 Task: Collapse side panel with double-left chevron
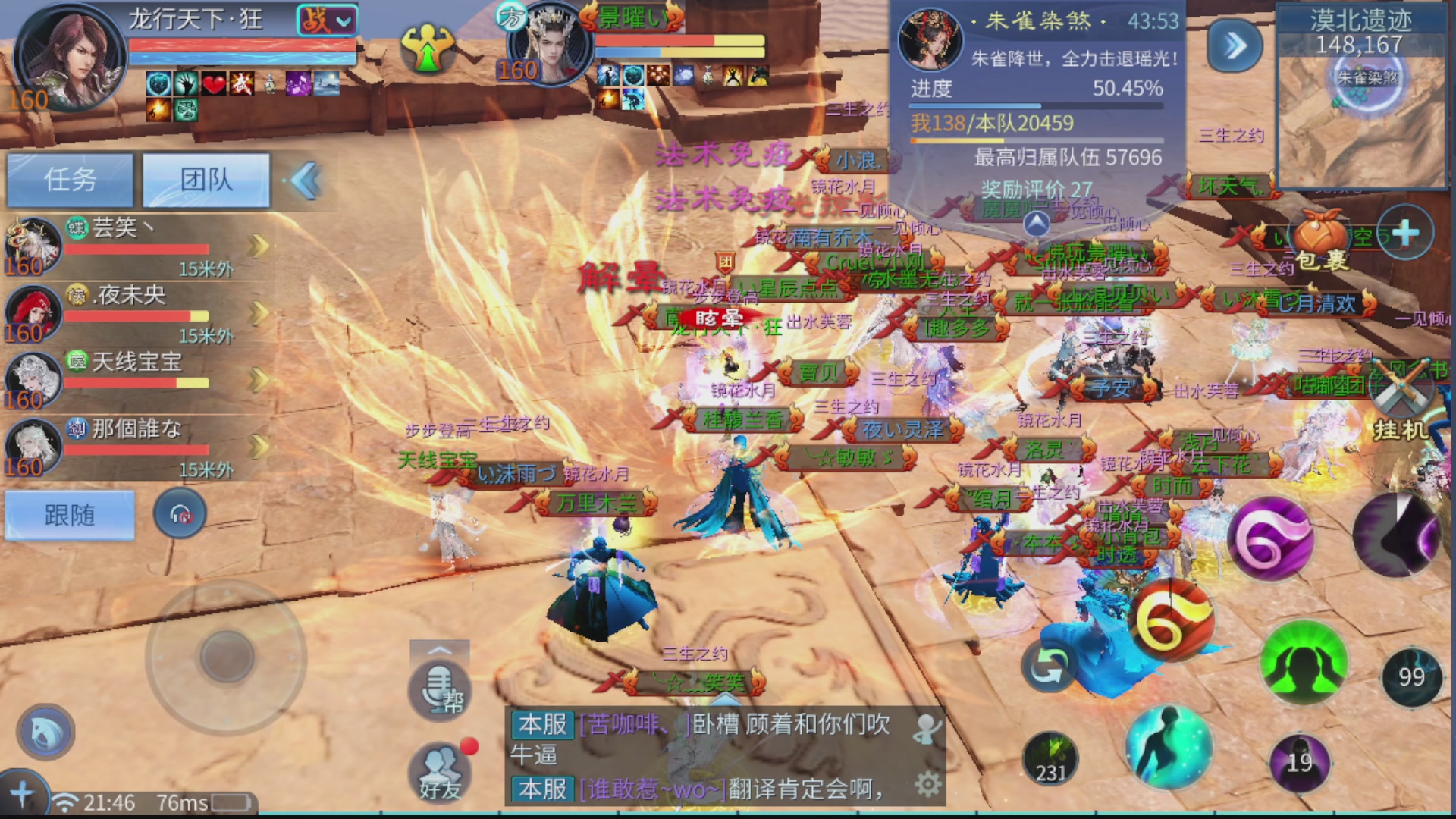303,182
